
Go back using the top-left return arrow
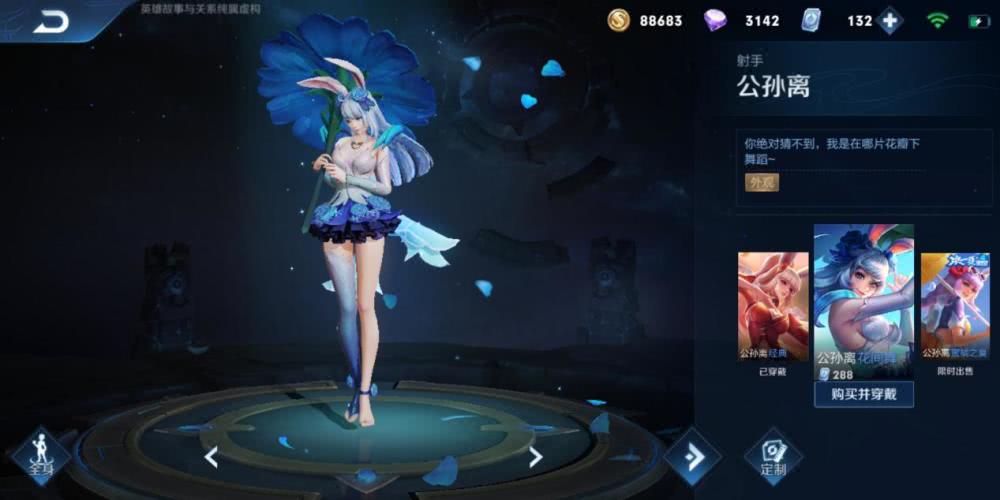pos(50,21)
